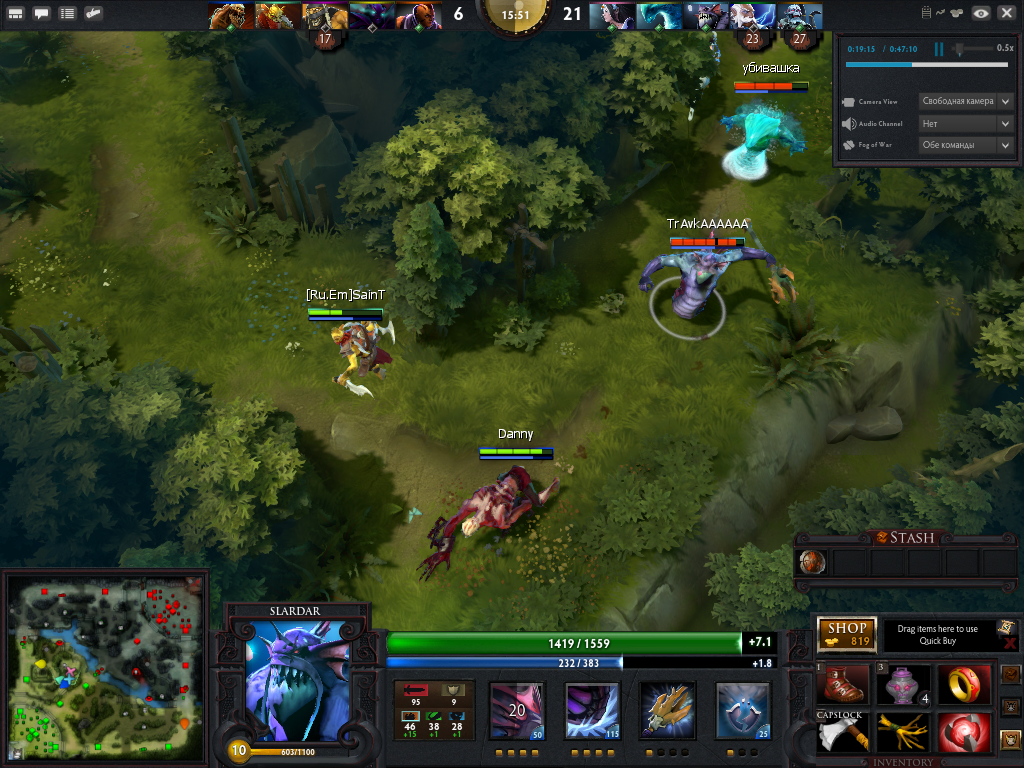Viewport: 1024px width, 768px height.
Task: Select the red boots inventory item
Action: [x=843, y=684]
